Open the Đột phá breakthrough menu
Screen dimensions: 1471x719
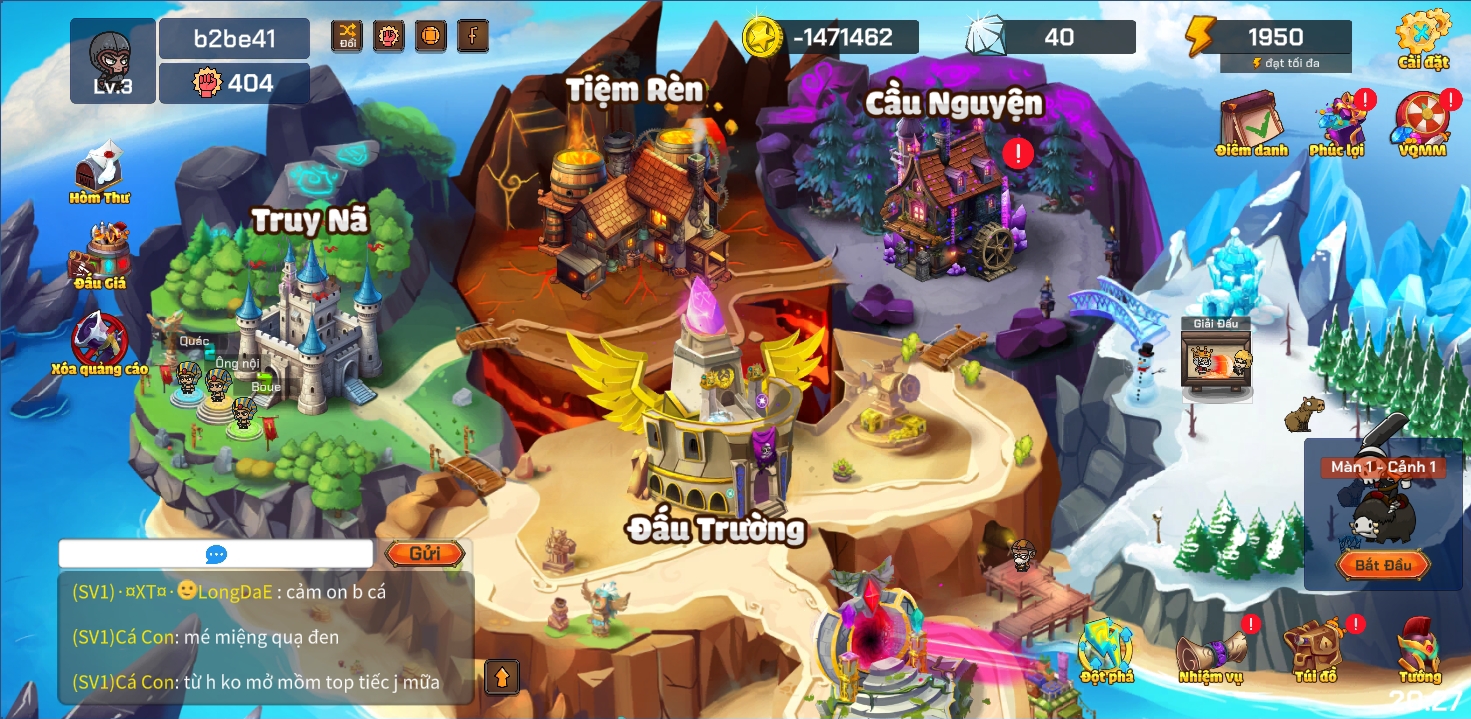tap(1106, 648)
